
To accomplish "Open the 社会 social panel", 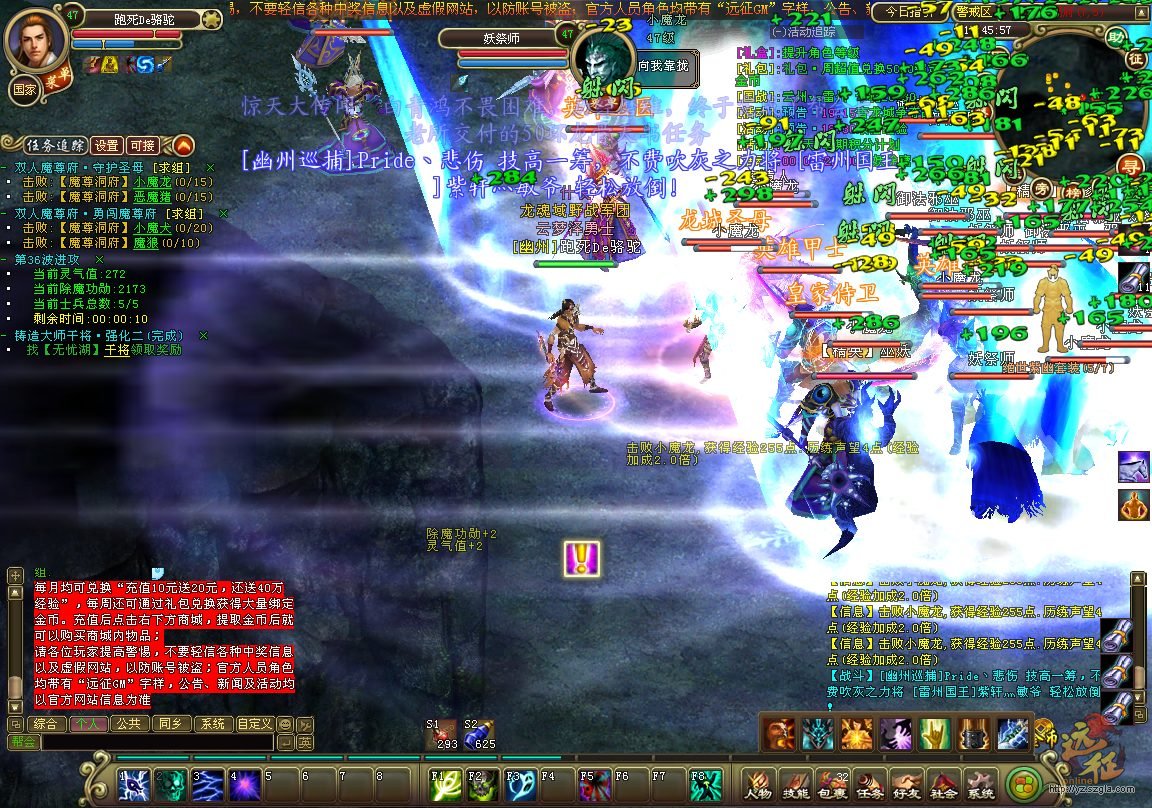I will click(x=942, y=784).
